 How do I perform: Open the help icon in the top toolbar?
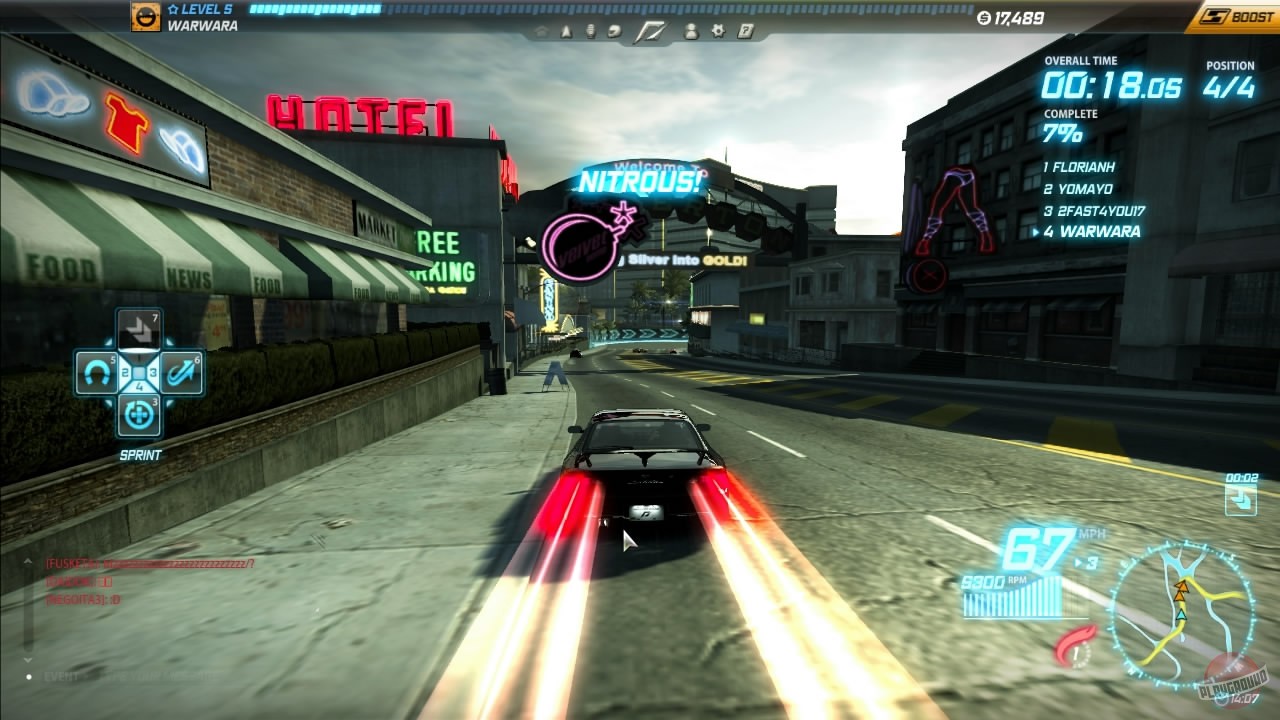point(745,32)
